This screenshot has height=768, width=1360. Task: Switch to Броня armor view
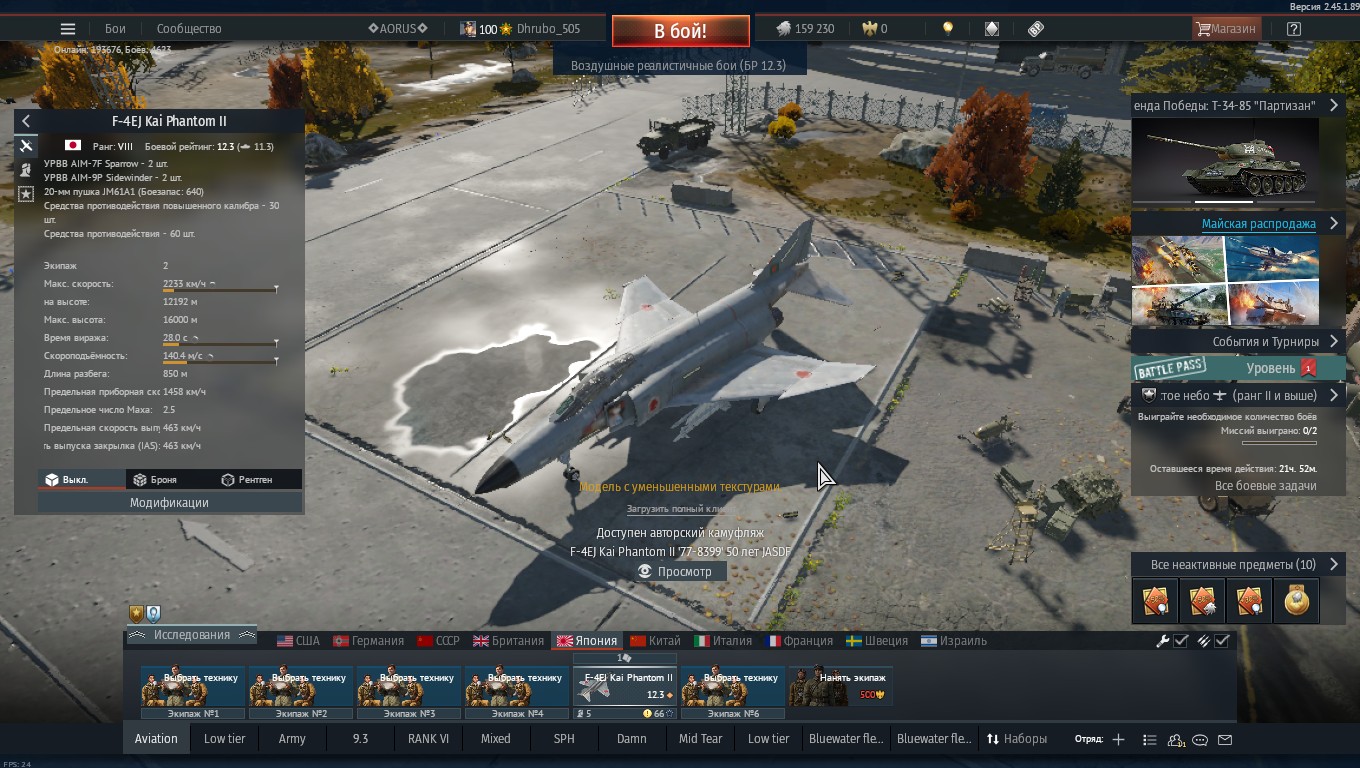pos(155,480)
